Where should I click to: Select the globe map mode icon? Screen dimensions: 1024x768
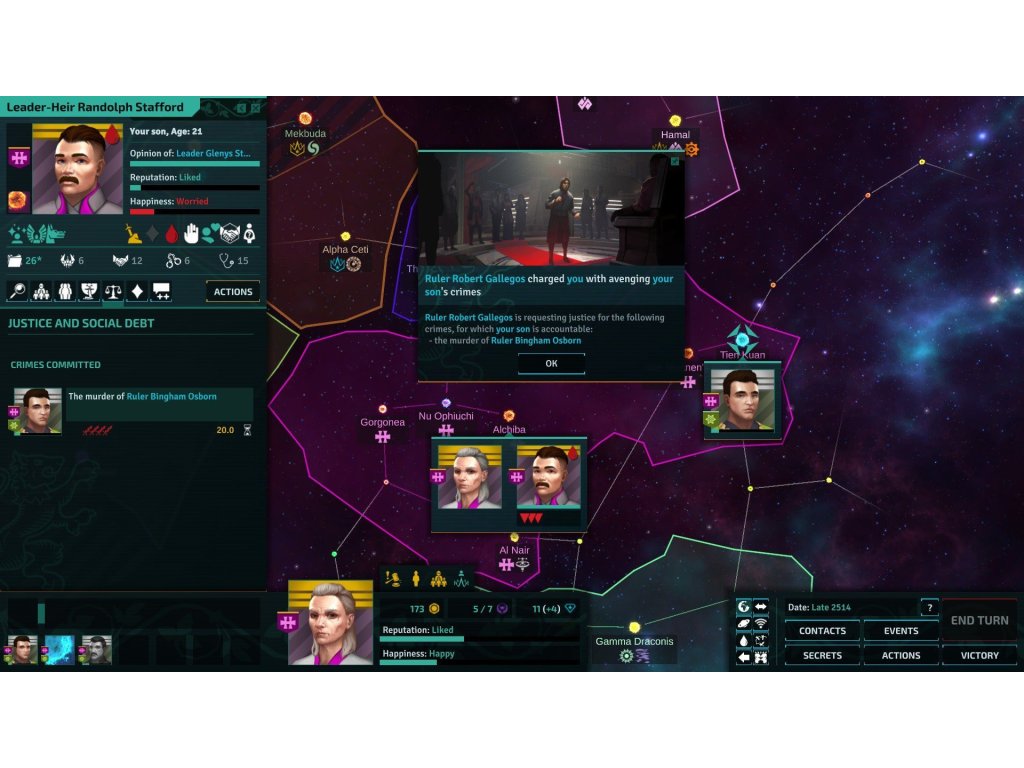(743, 607)
